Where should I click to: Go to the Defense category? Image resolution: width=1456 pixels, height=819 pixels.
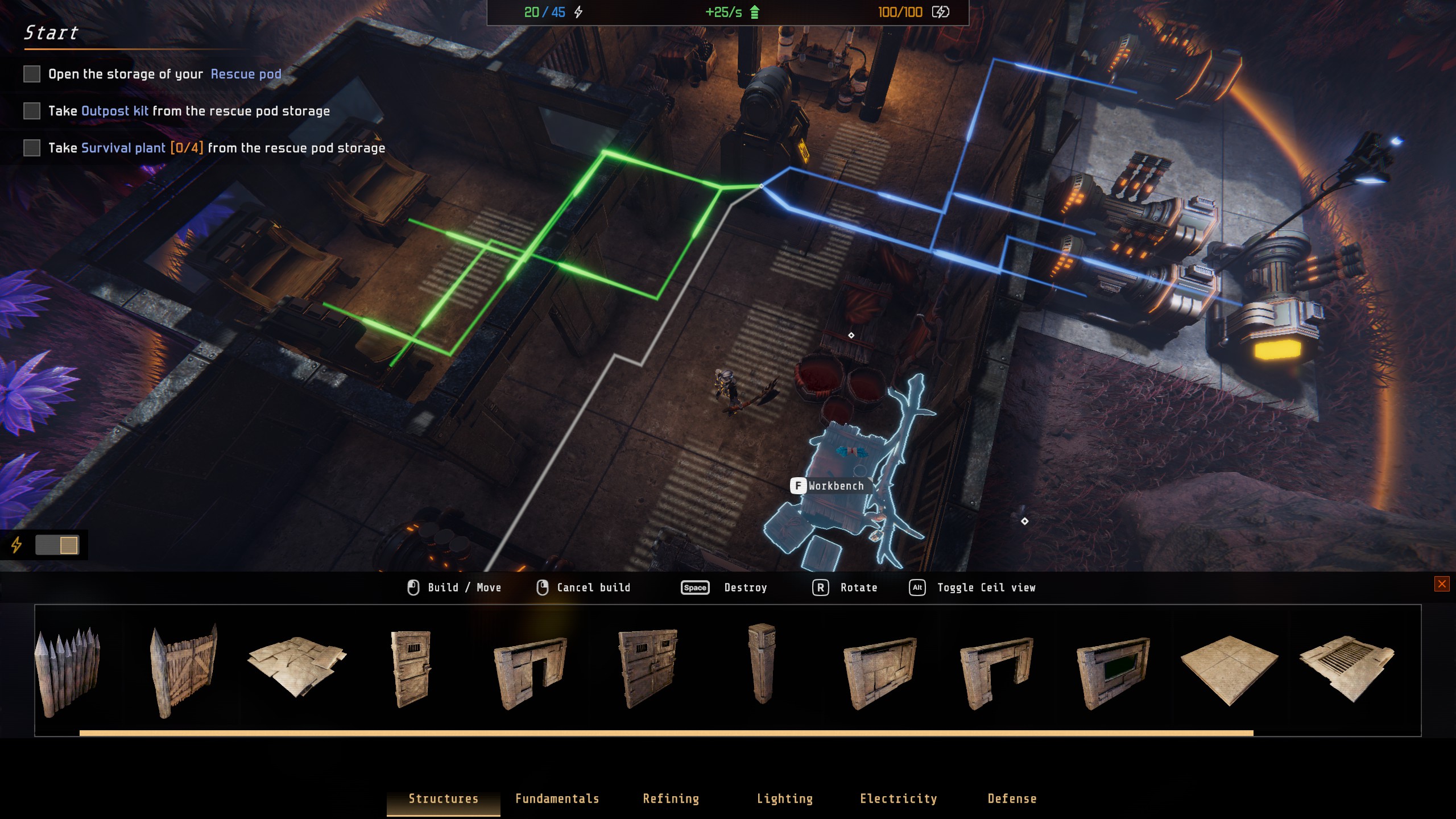point(1012,799)
